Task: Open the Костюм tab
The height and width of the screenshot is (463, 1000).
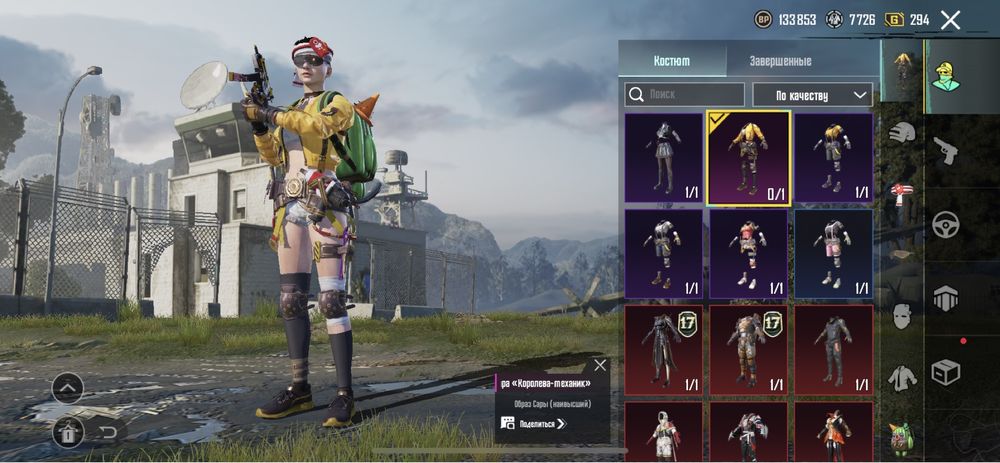Action: point(671,61)
